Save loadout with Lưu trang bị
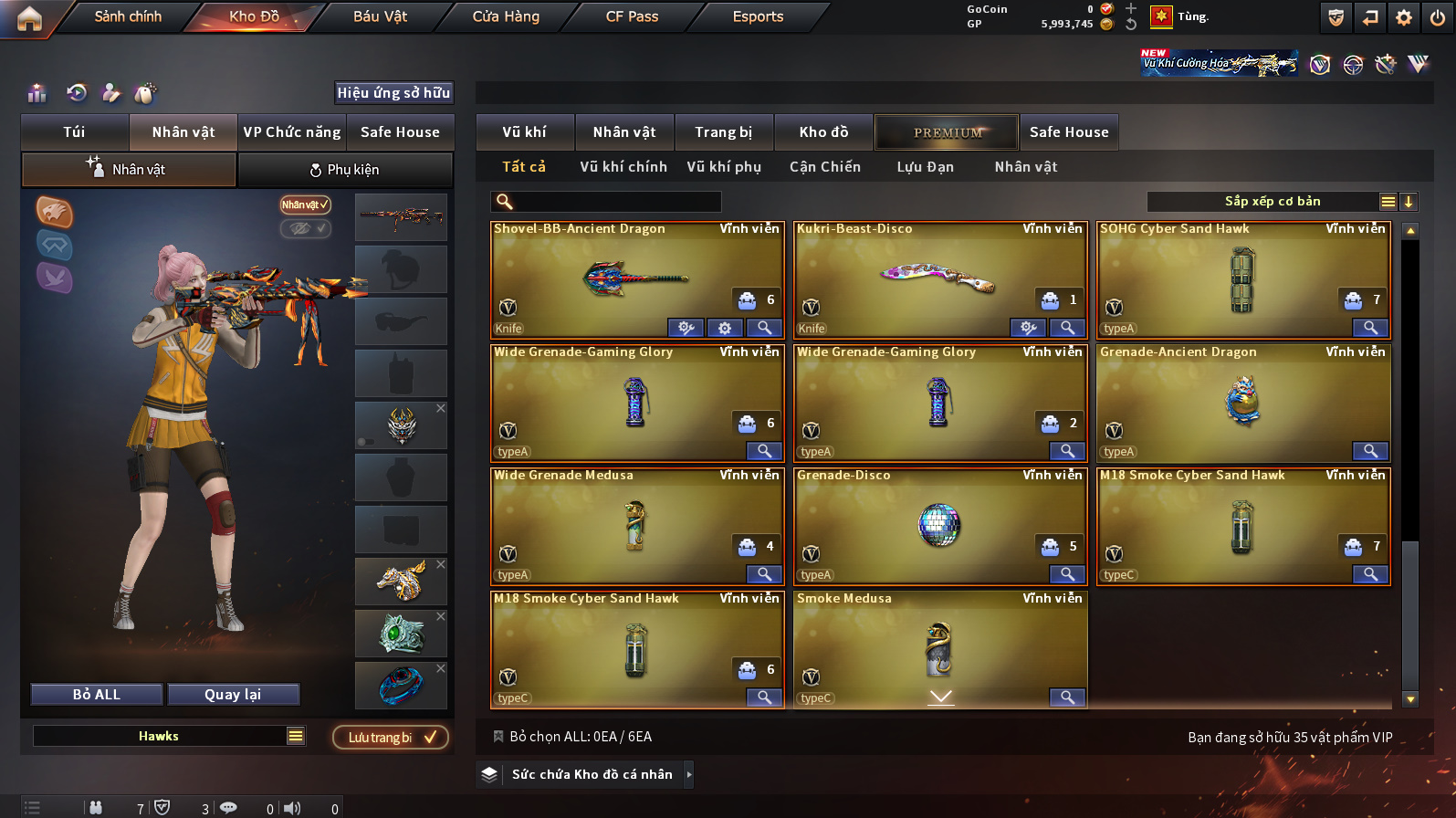The image size is (1456, 818). pyautogui.click(x=391, y=738)
